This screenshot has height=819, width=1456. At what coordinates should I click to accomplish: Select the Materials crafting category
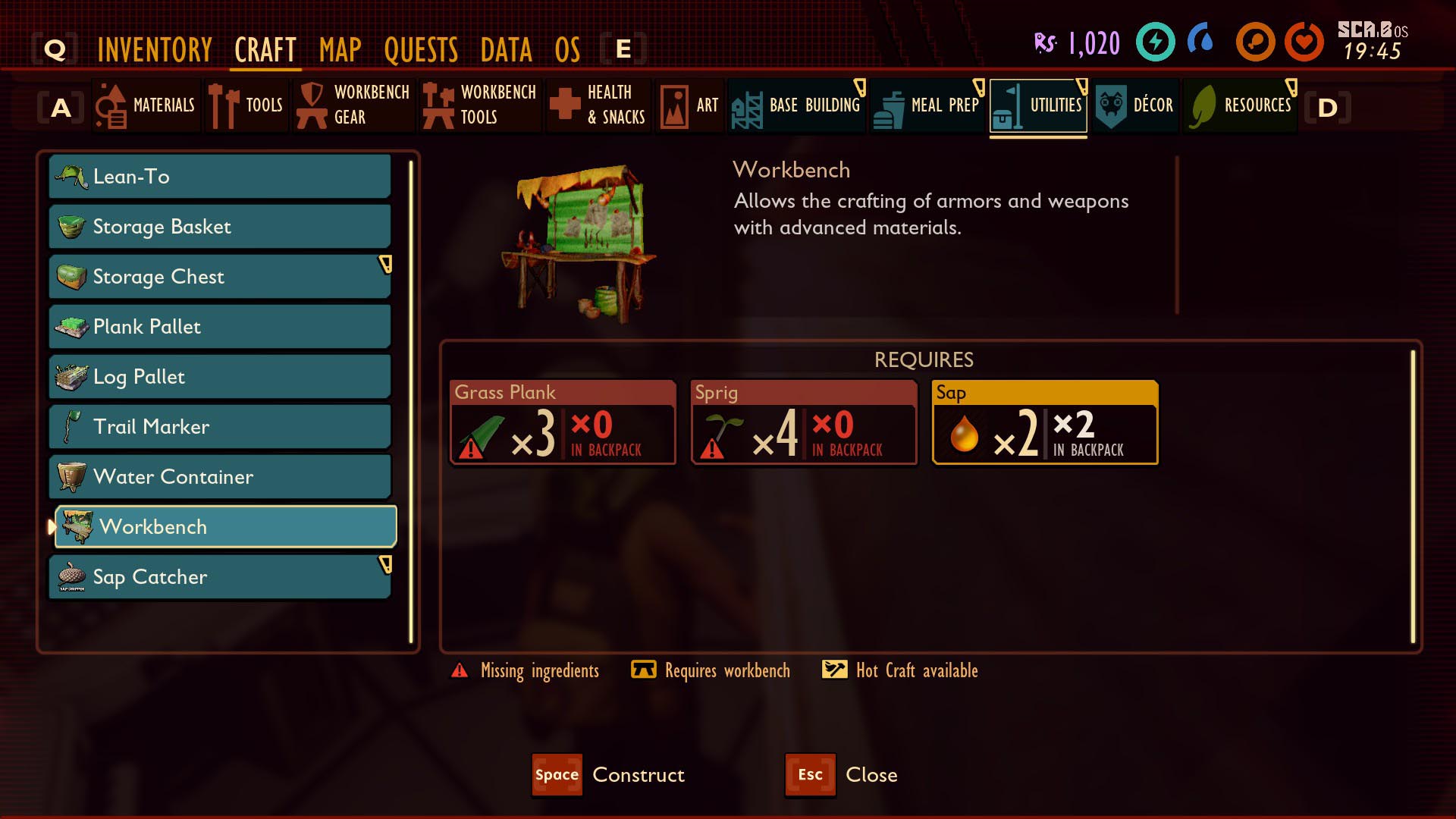[x=147, y=105]
